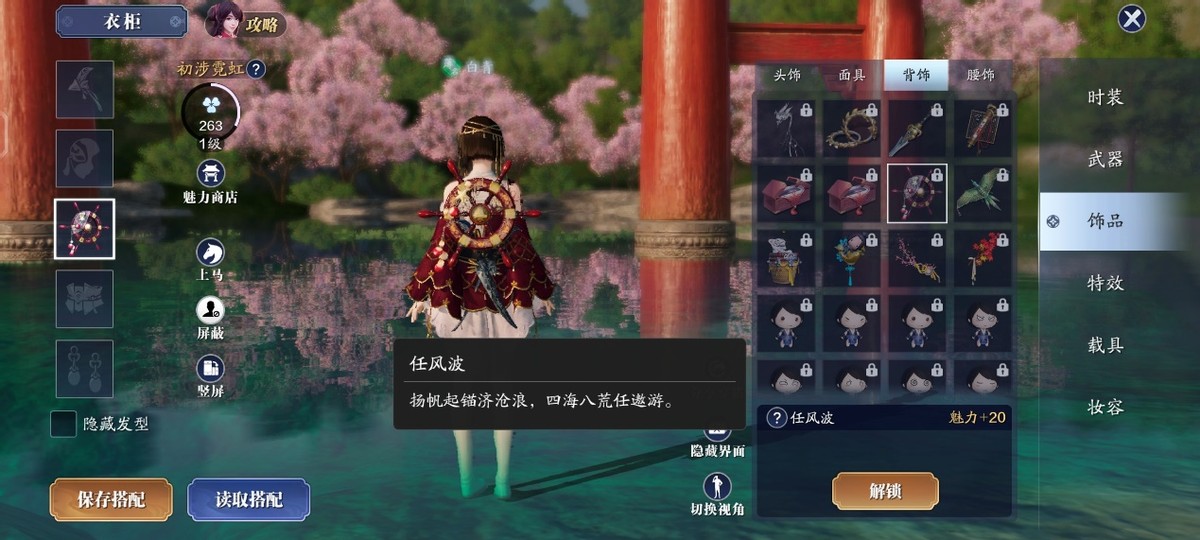Go to the 载具 mount category

(x=1105, y=345)
